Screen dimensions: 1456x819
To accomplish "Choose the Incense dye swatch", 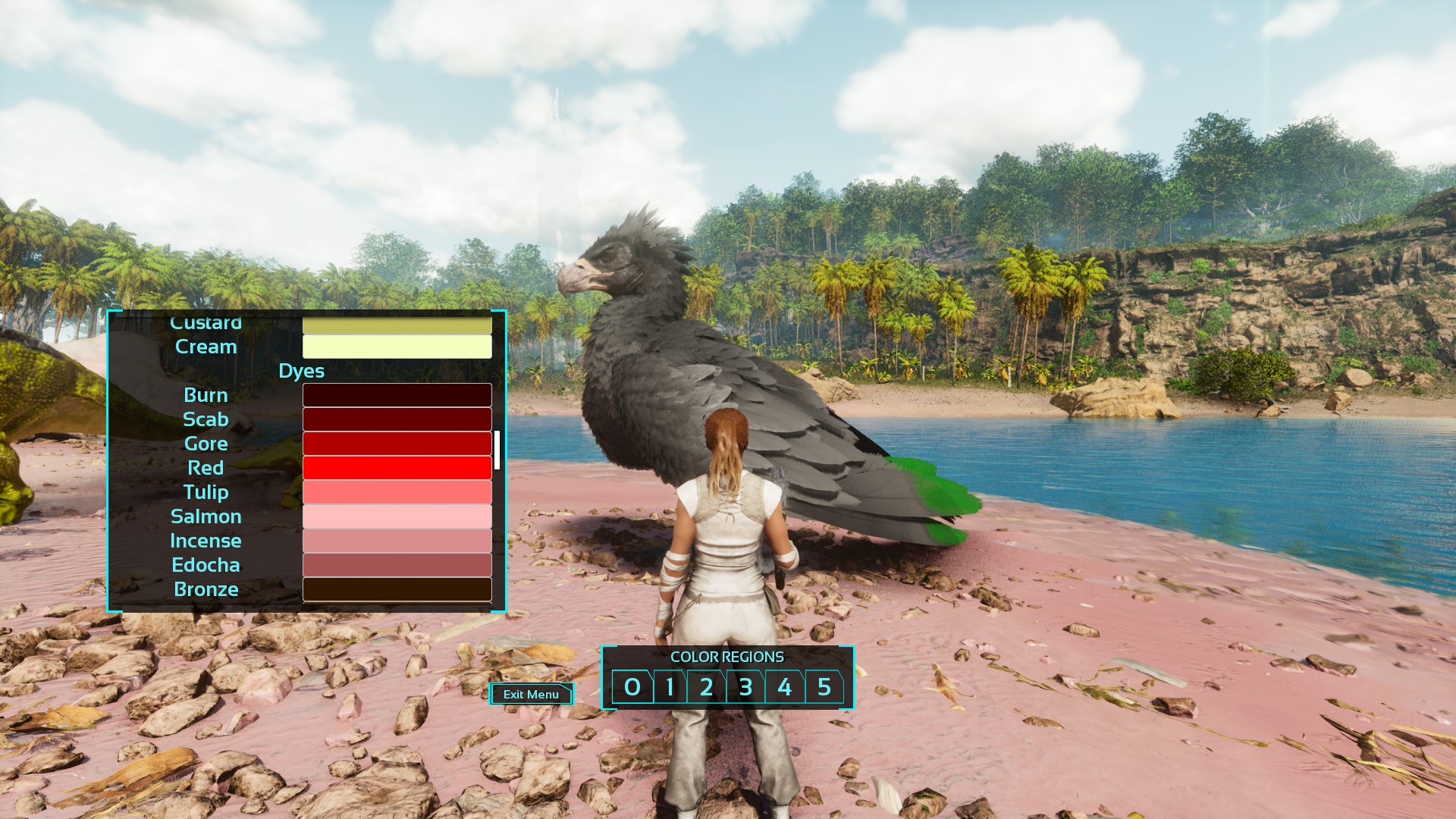I will pyautogui.click(x=397, y=541).
